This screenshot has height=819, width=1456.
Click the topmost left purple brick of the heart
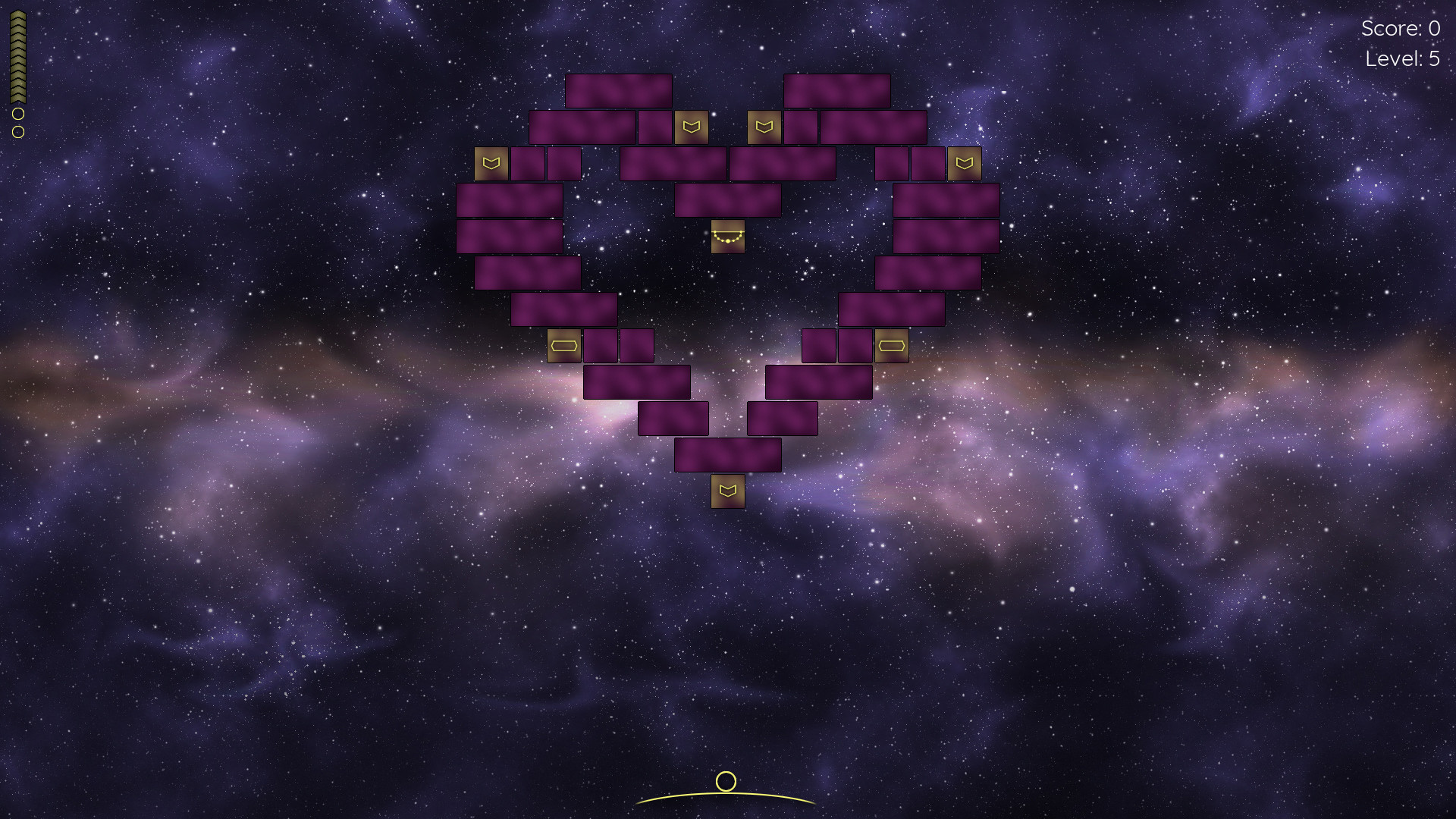618,91
